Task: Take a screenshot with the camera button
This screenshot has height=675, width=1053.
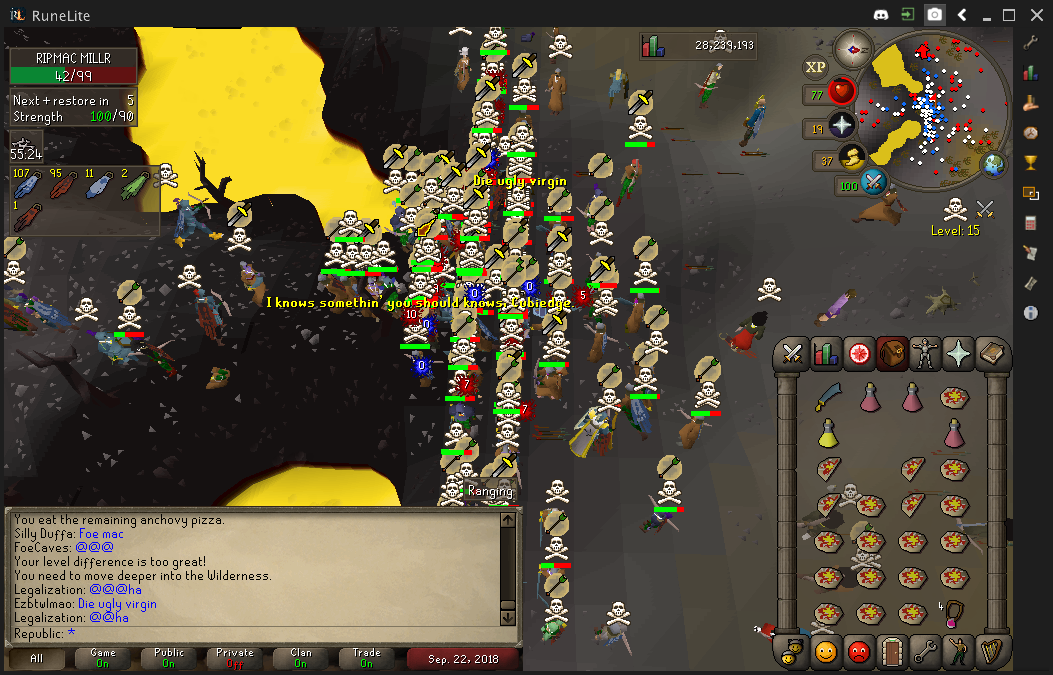Action: (934, 14)
